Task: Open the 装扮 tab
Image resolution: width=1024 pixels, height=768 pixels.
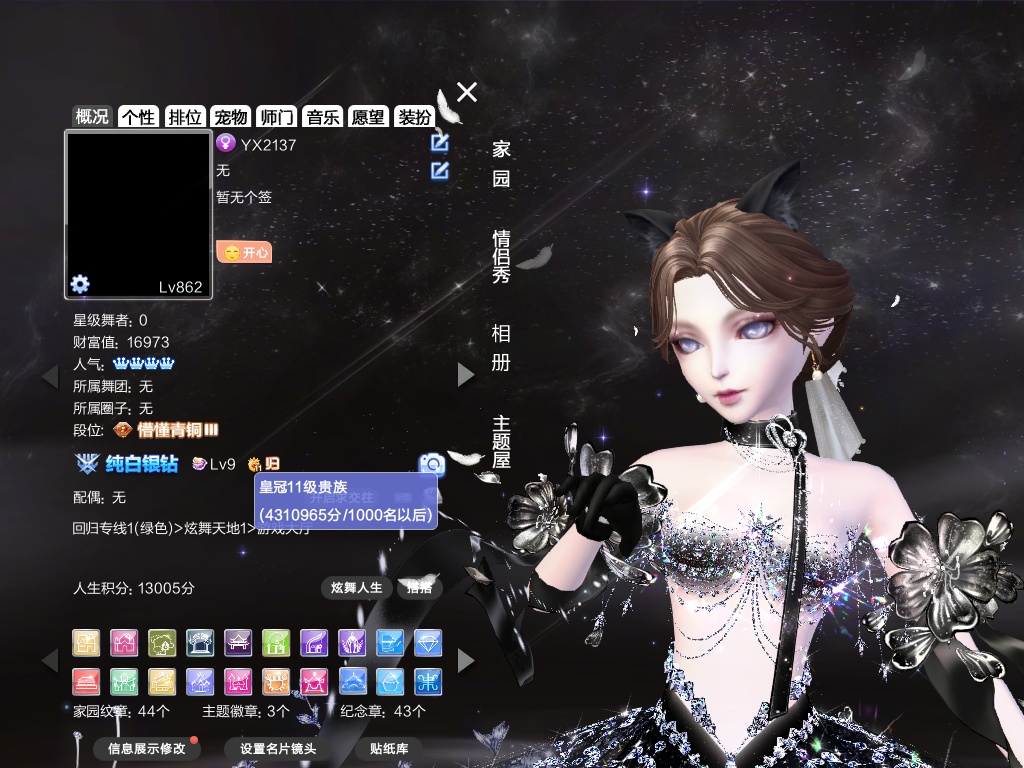Action: (414, 117)
